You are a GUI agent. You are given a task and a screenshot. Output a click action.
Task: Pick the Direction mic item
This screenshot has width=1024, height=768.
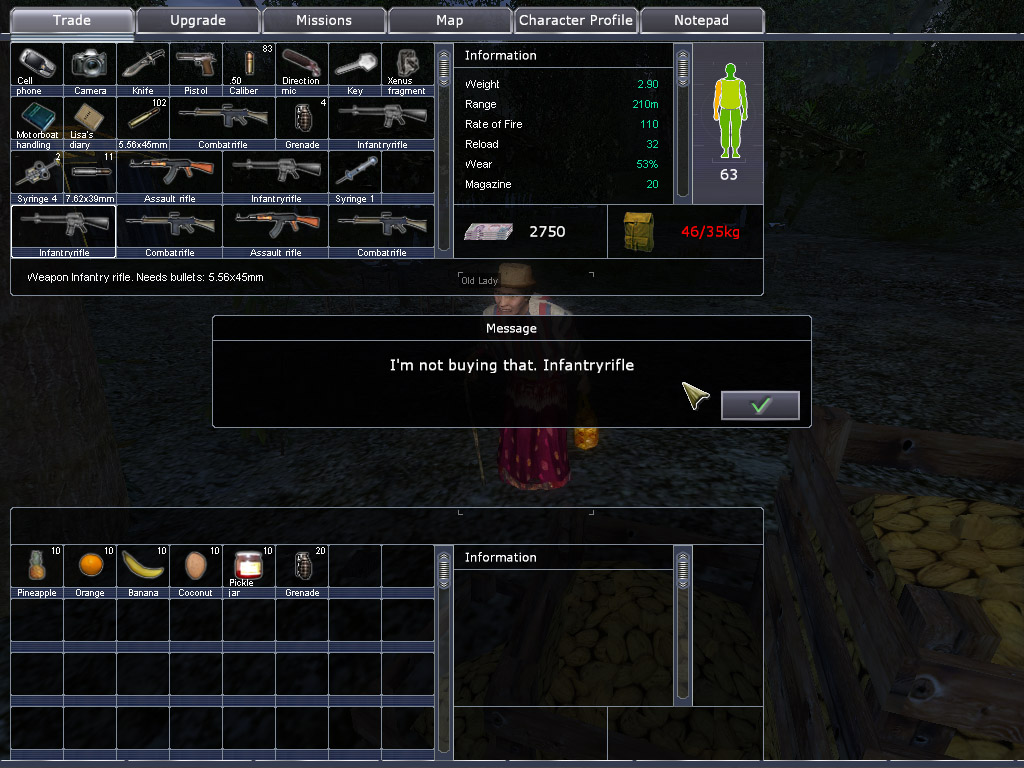301,67
